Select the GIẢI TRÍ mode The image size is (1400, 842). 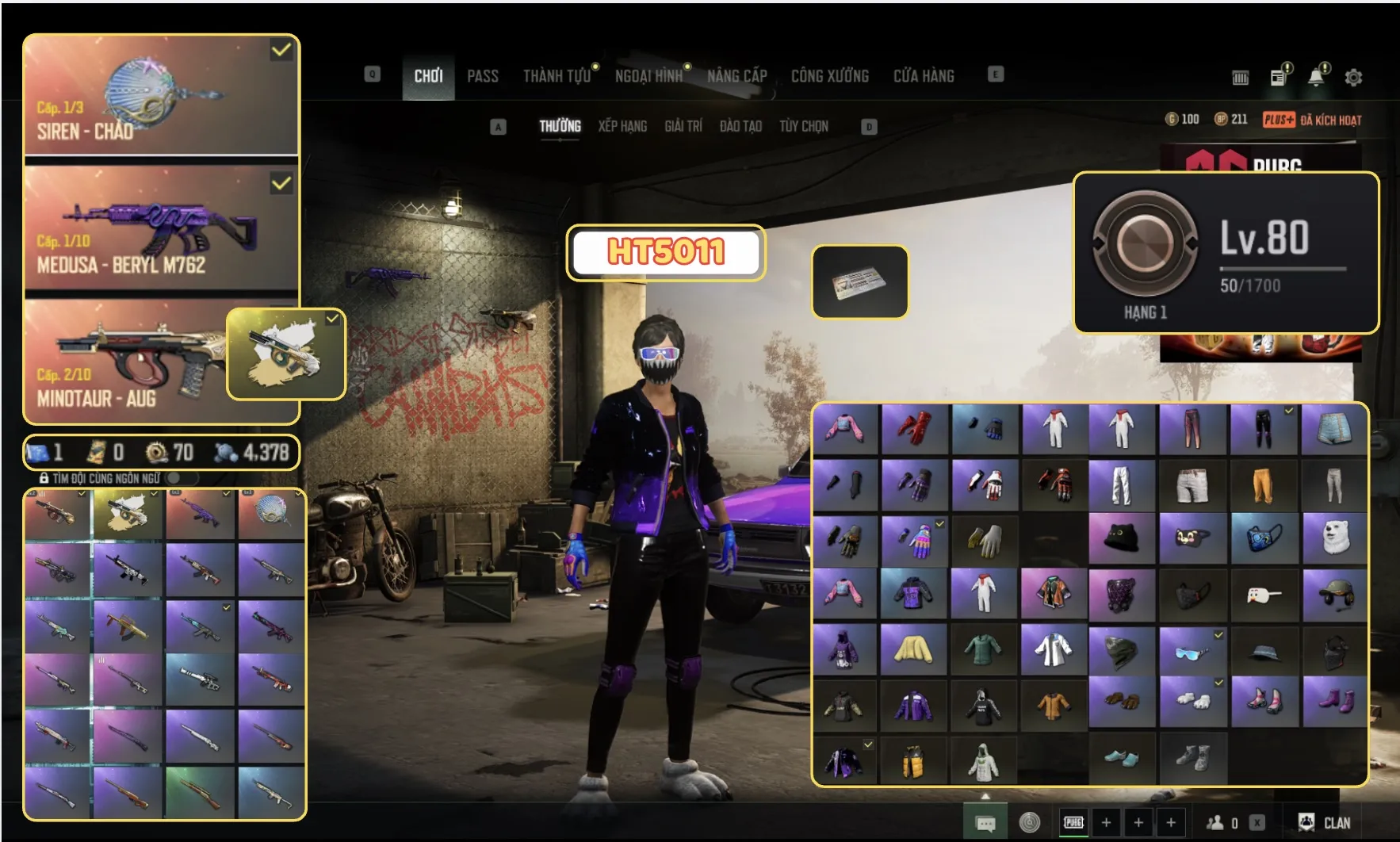(683, 126)
